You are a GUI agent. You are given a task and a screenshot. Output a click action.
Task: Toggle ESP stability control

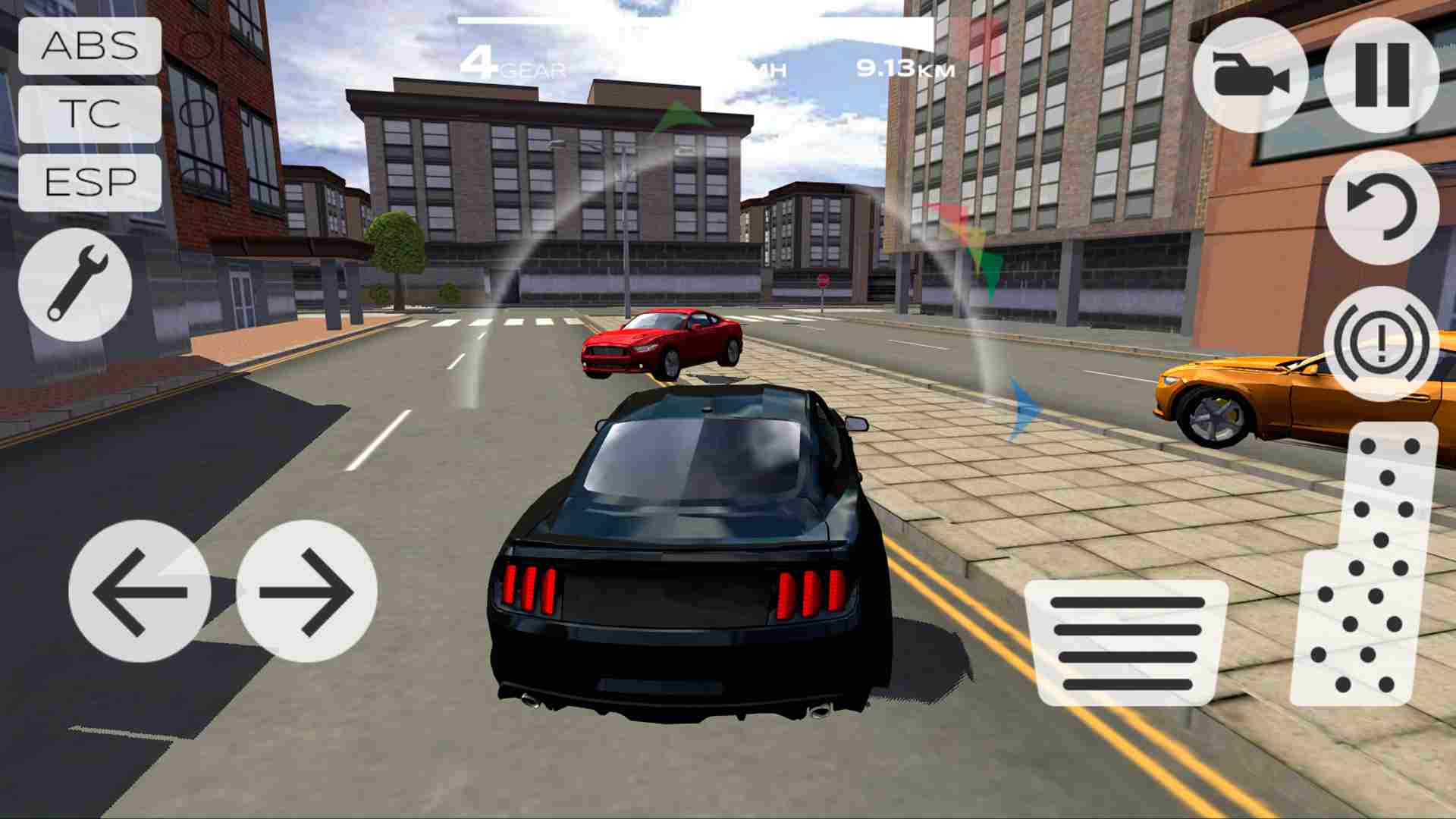tap(89, 182)
